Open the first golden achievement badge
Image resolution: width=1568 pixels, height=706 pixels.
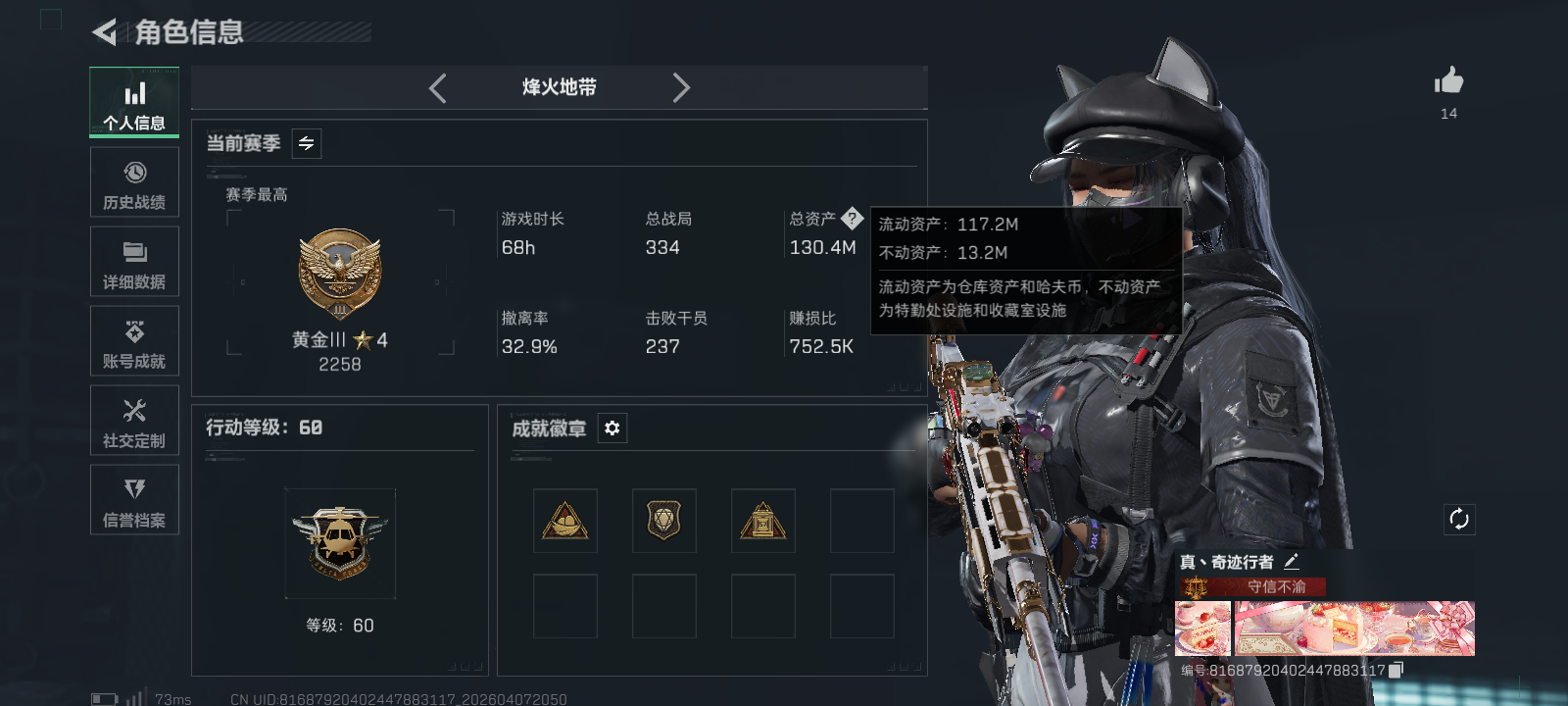(563, 521)
